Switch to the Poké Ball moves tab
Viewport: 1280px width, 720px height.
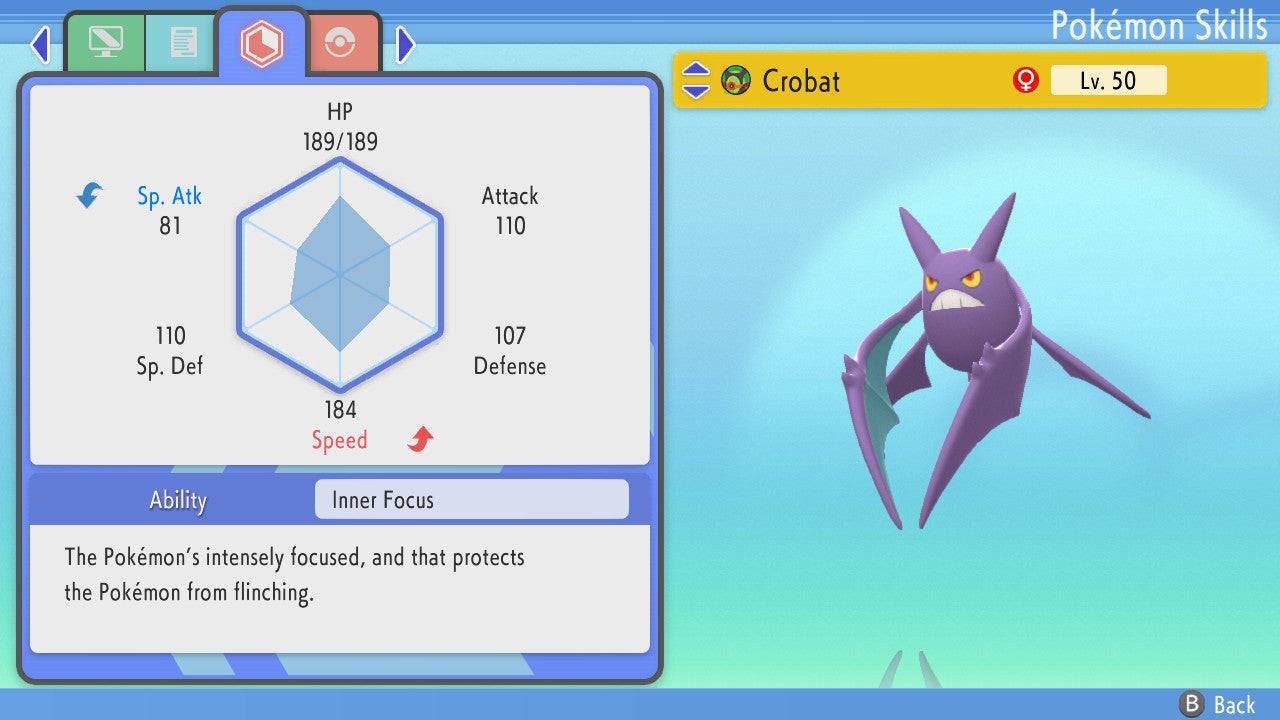point(341,44)
